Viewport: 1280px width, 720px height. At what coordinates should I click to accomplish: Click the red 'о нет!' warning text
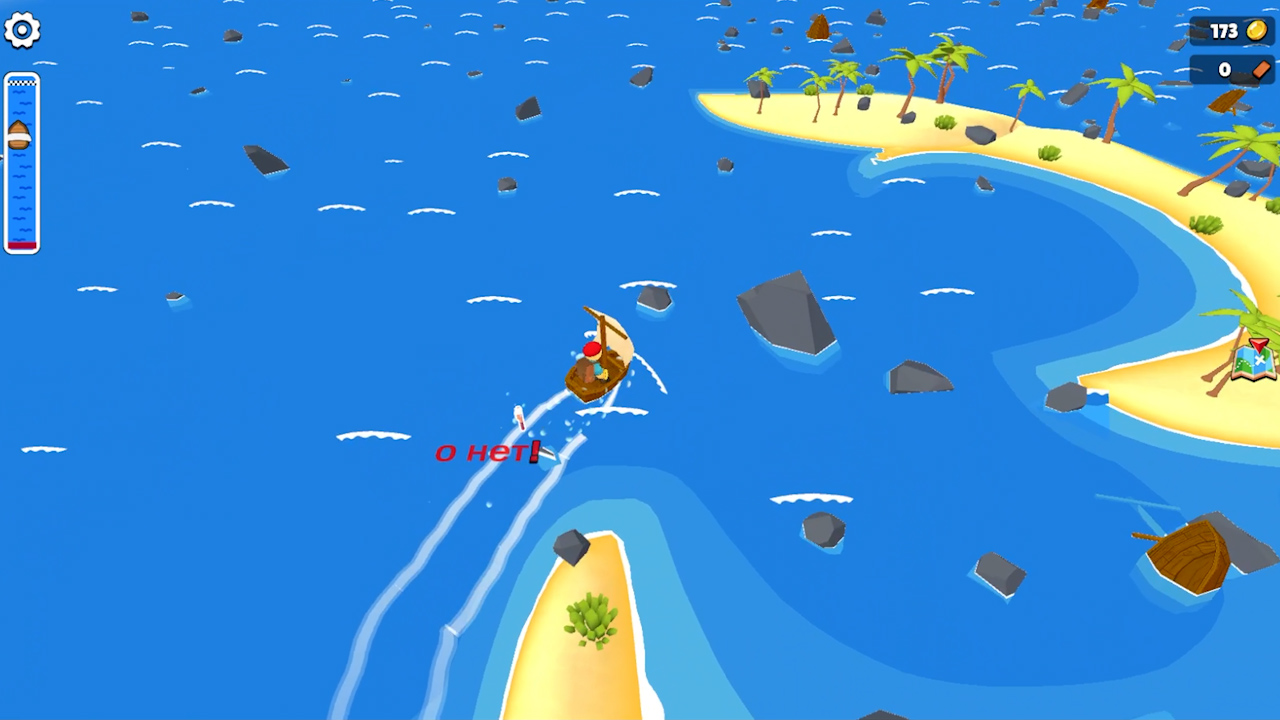pos(485,451)
